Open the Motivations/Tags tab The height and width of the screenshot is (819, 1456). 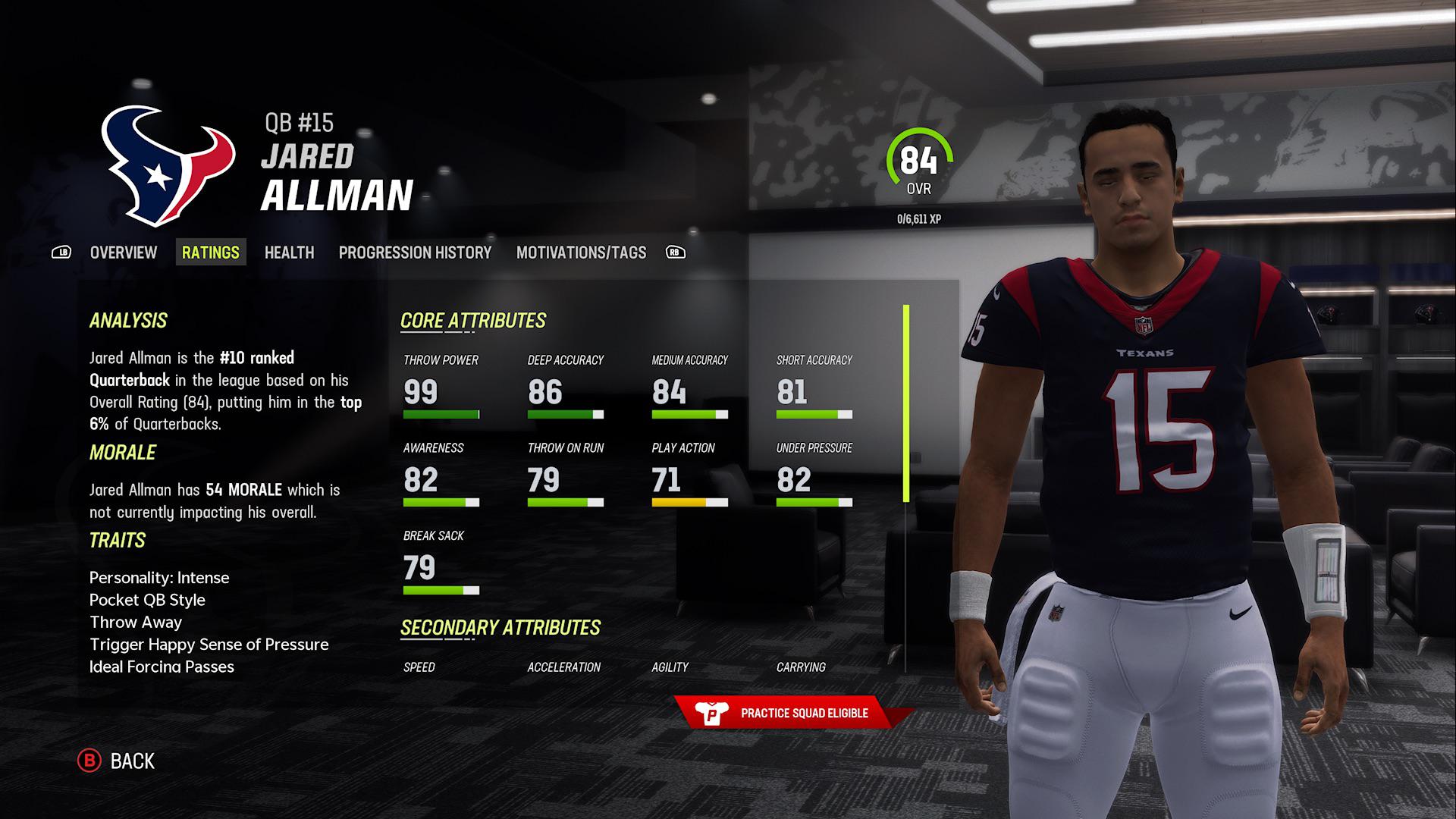click(581, 253)
